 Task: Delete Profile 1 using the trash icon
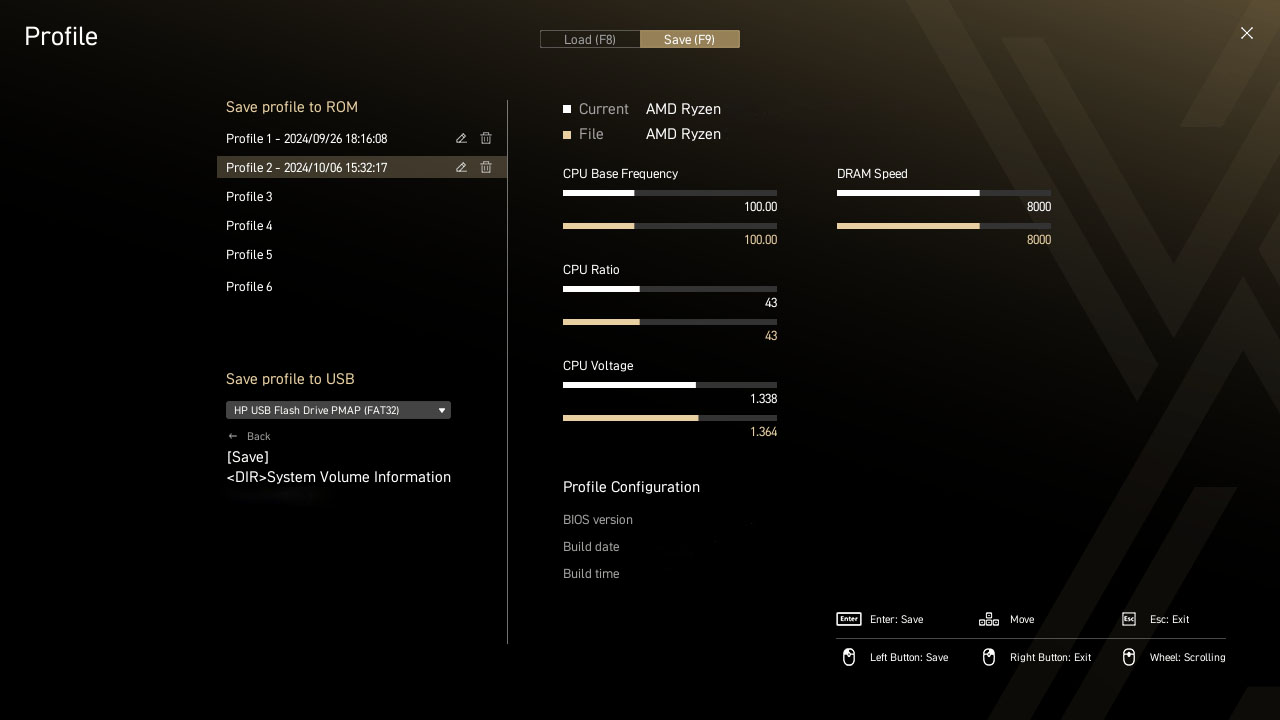486,139
